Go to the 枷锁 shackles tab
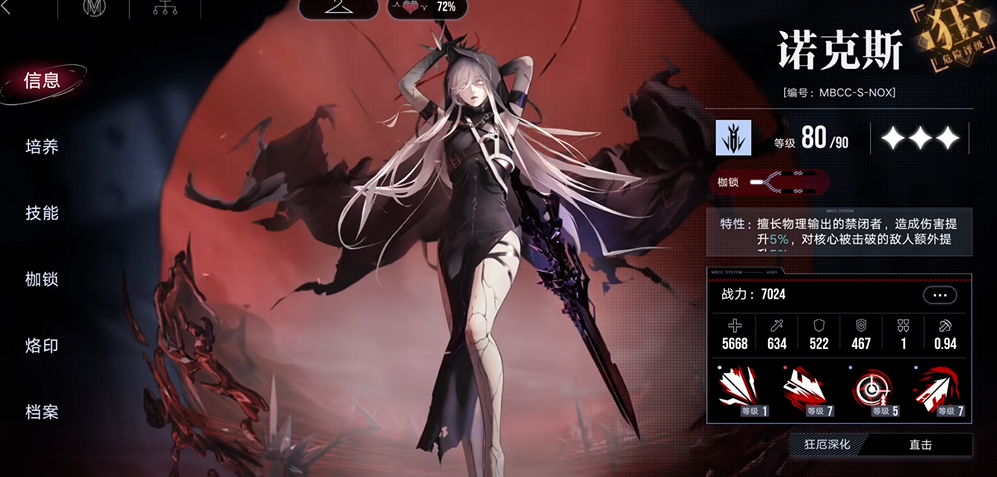The image size is (997, 477). (x=42, y=279)
